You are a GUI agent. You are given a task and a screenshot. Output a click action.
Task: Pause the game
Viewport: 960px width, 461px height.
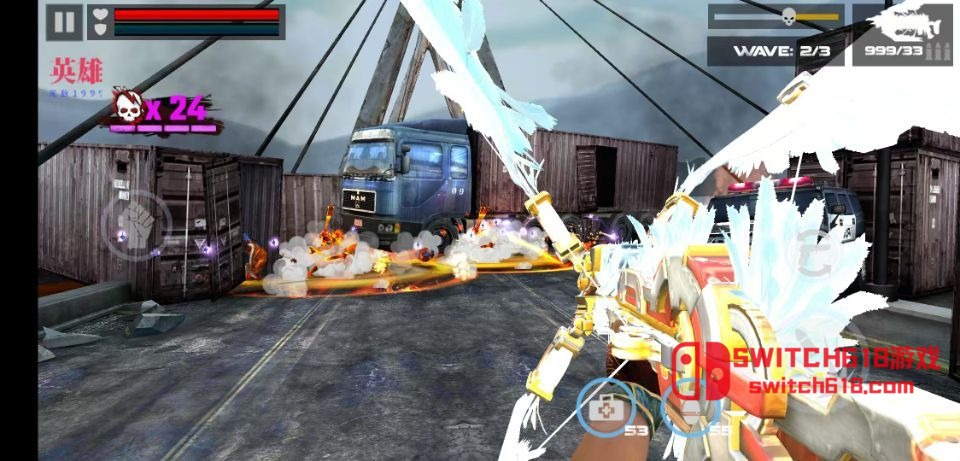(x=63, y=22)
